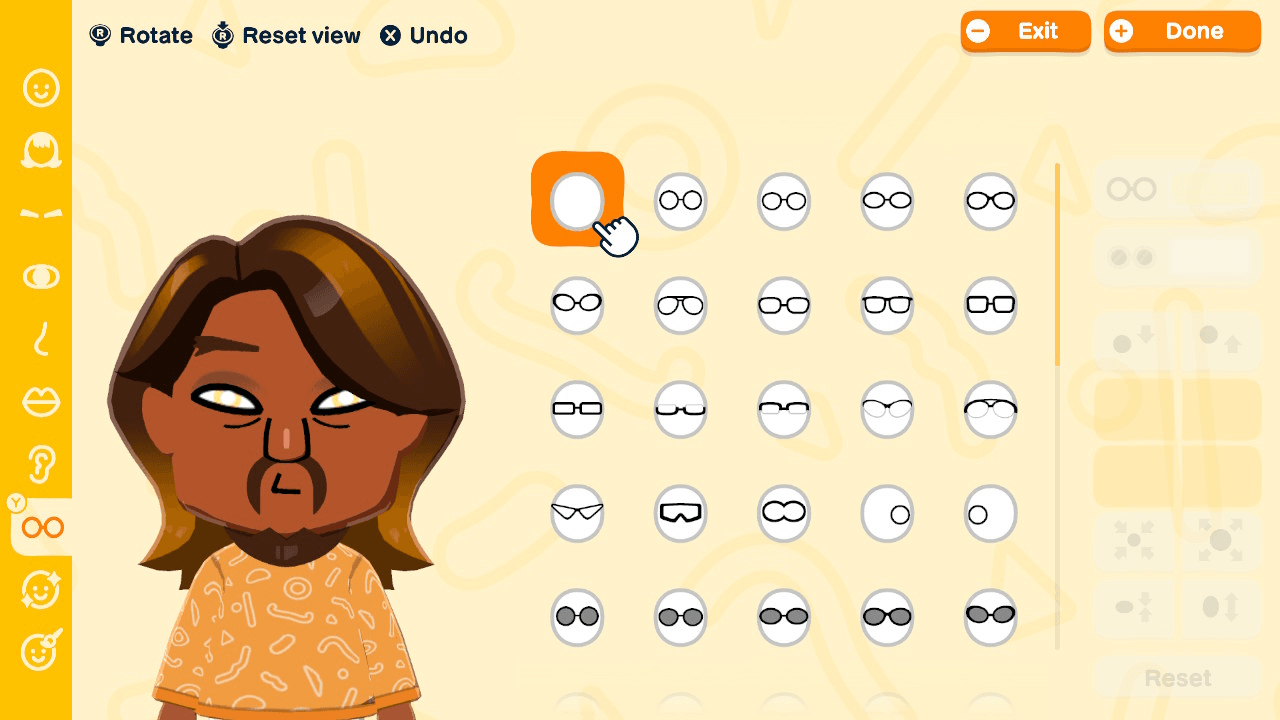Open the makeup category at sidebar bottom
The height and width of the screenshot is (720, 1280).
[40, 652]
